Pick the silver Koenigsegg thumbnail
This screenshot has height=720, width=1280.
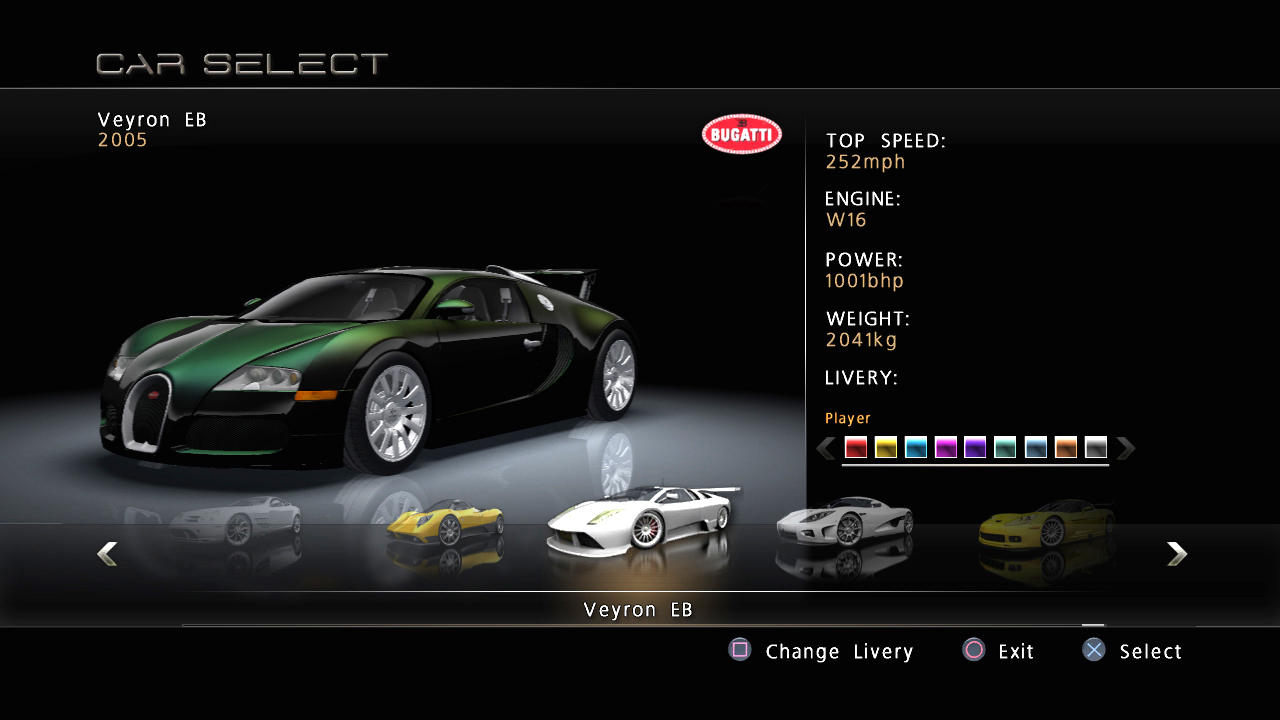[845, 522]
